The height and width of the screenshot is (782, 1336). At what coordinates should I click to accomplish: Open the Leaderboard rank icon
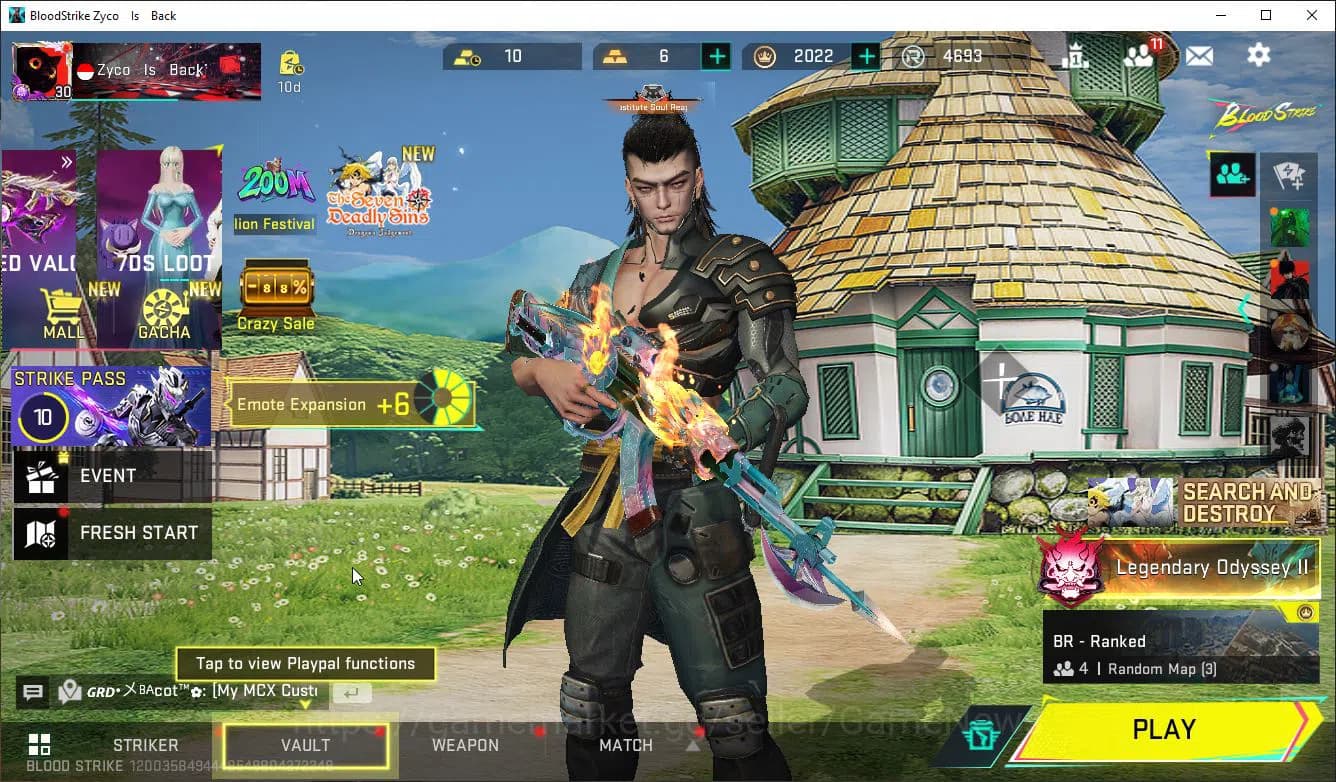[1078, 57]
